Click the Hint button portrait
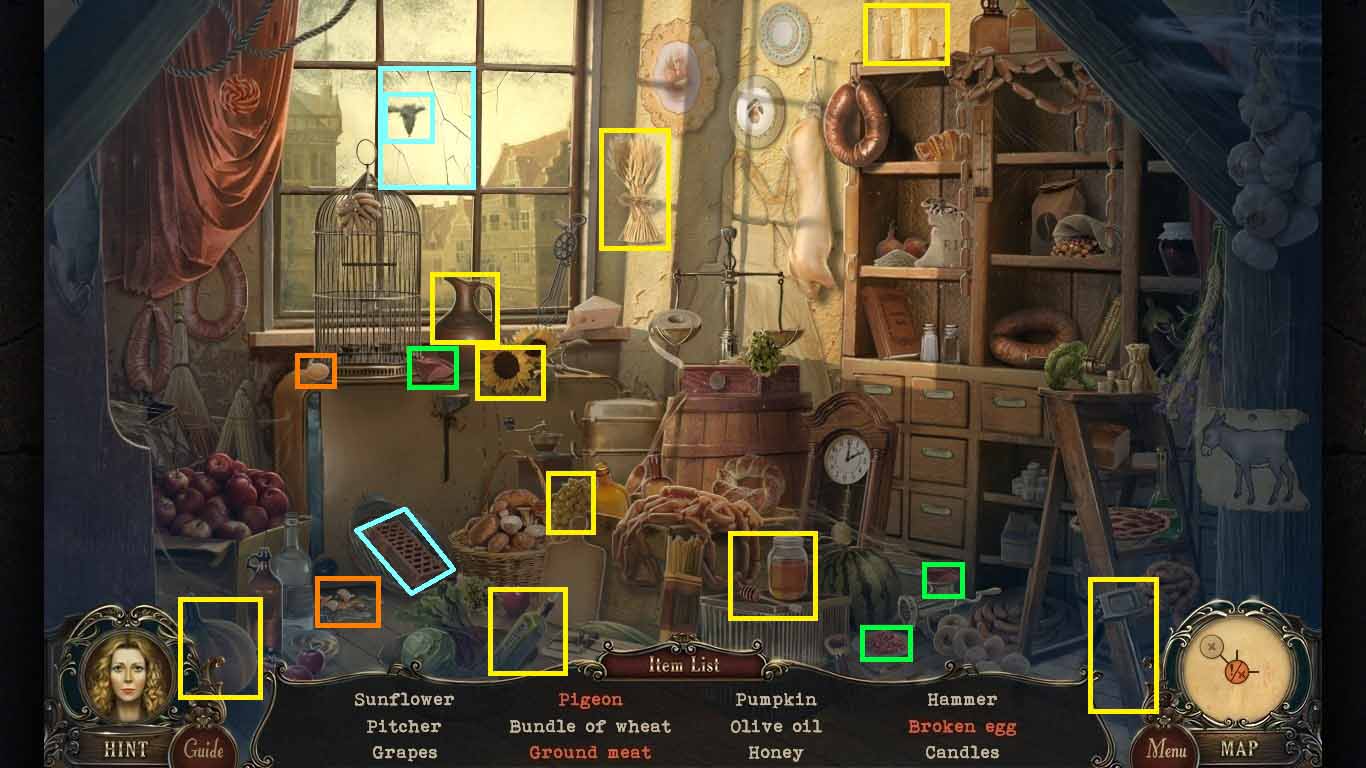 (120, 680)
